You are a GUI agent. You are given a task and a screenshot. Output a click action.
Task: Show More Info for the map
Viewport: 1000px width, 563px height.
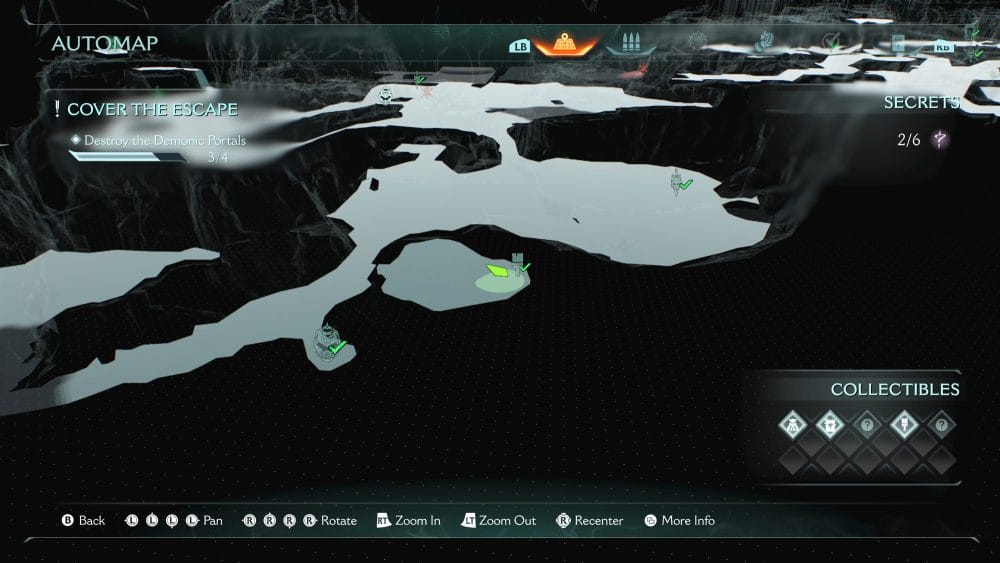[x=679, y=521]
